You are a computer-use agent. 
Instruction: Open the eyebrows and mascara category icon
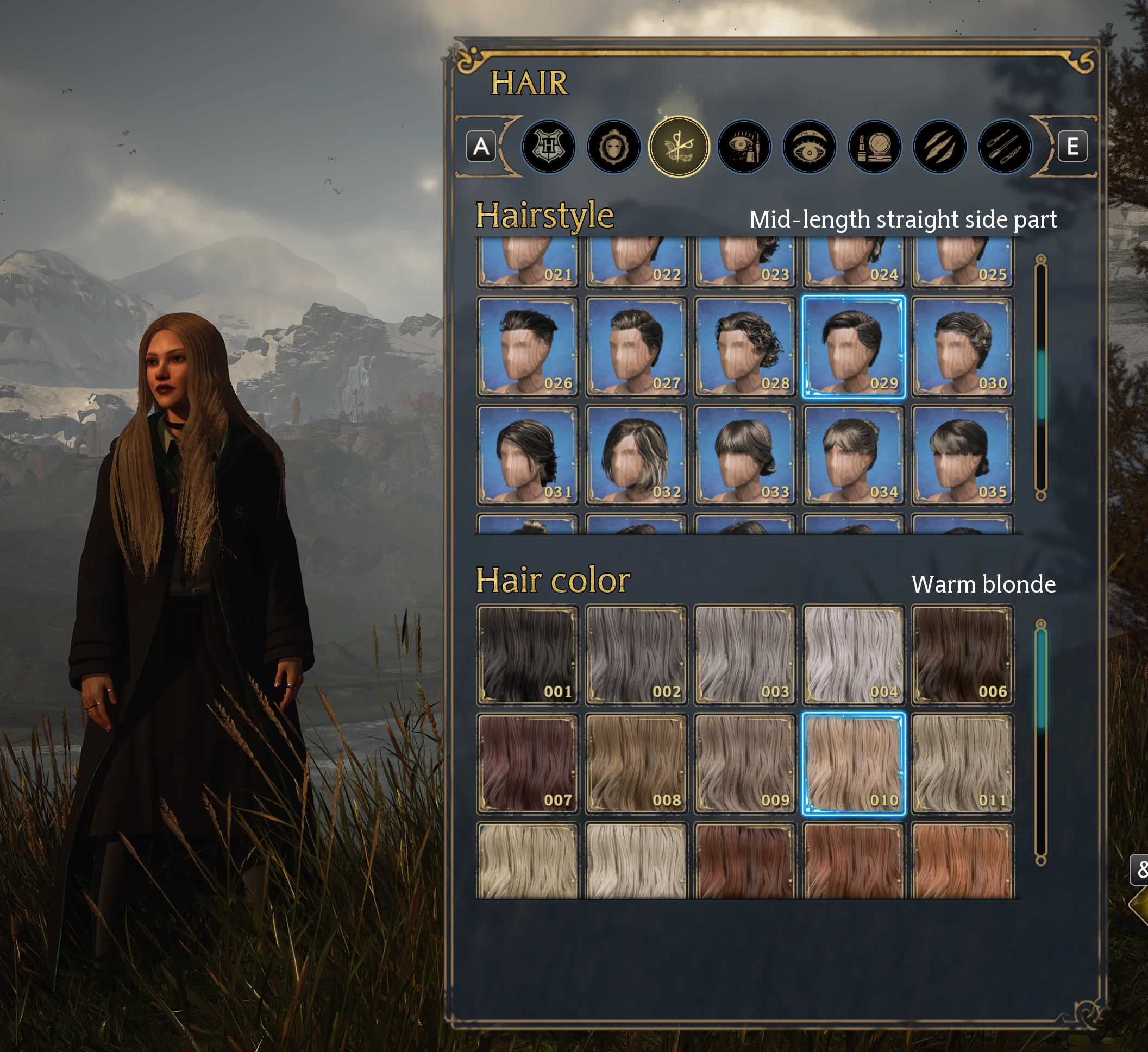click(745, 147)
